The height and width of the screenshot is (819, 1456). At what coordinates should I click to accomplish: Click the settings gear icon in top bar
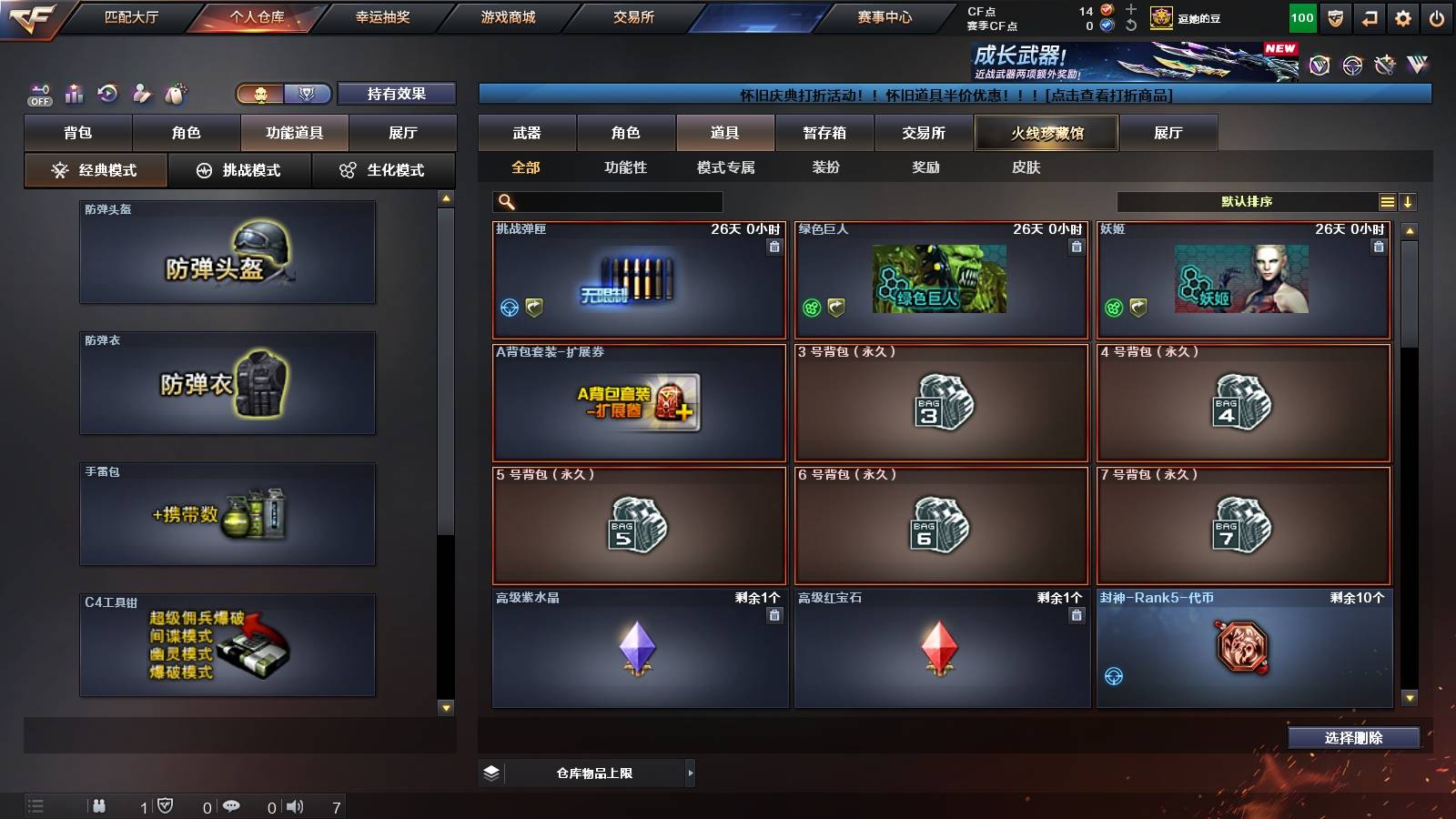(x=1401, y=17)
